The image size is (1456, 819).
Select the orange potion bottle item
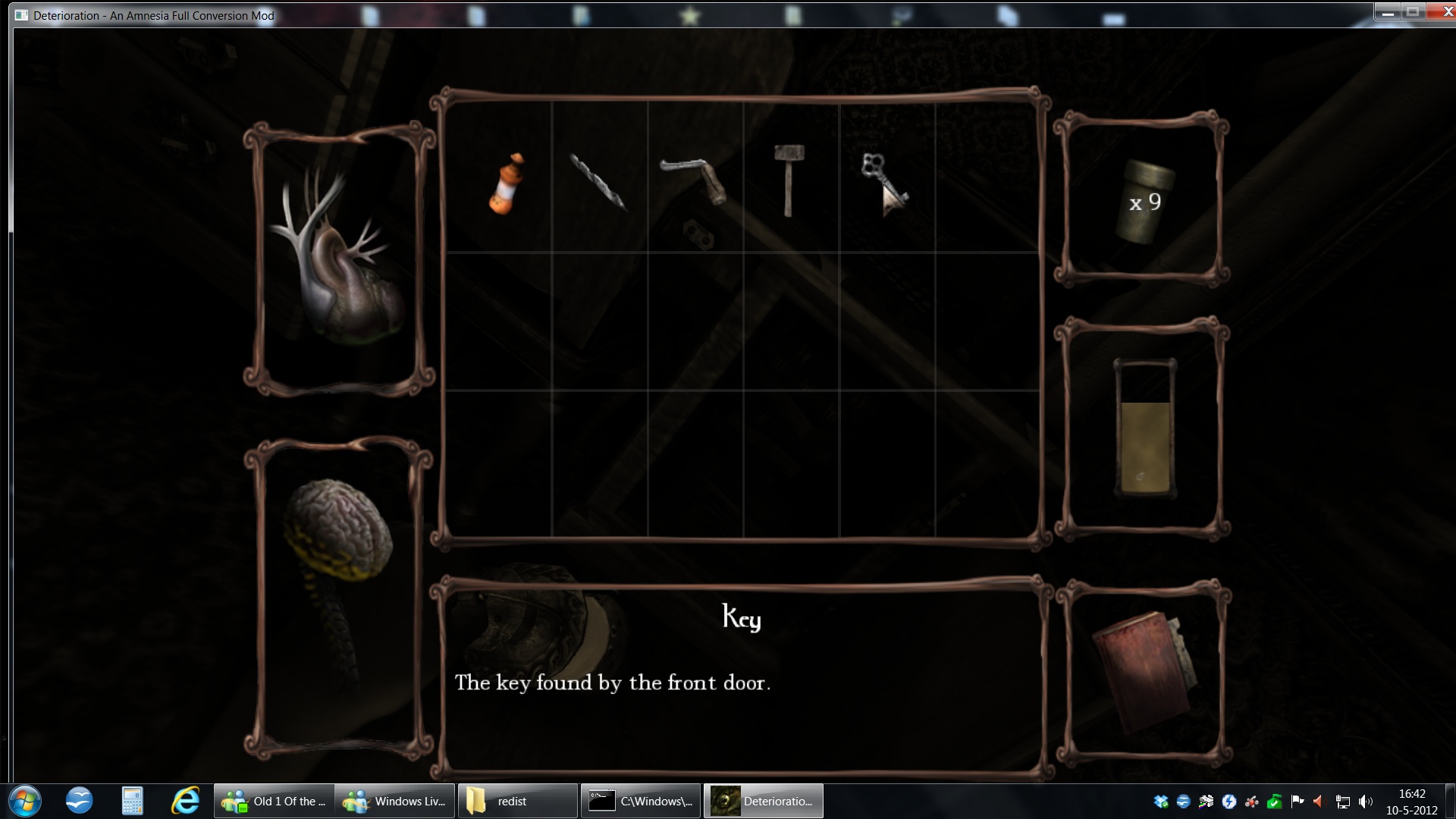pos(506,184)
